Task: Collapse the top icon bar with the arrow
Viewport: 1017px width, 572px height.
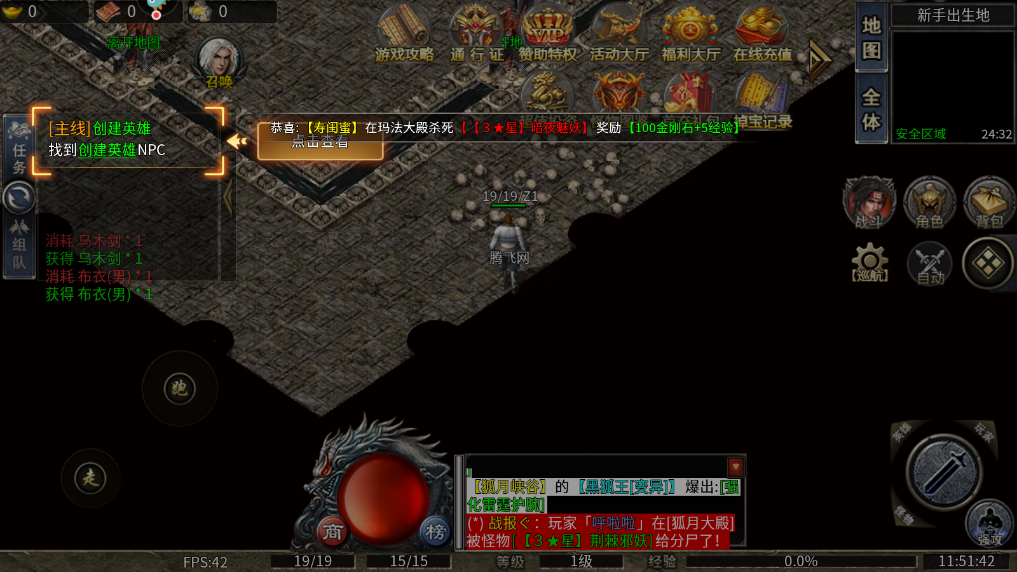Action: [820, 62]
